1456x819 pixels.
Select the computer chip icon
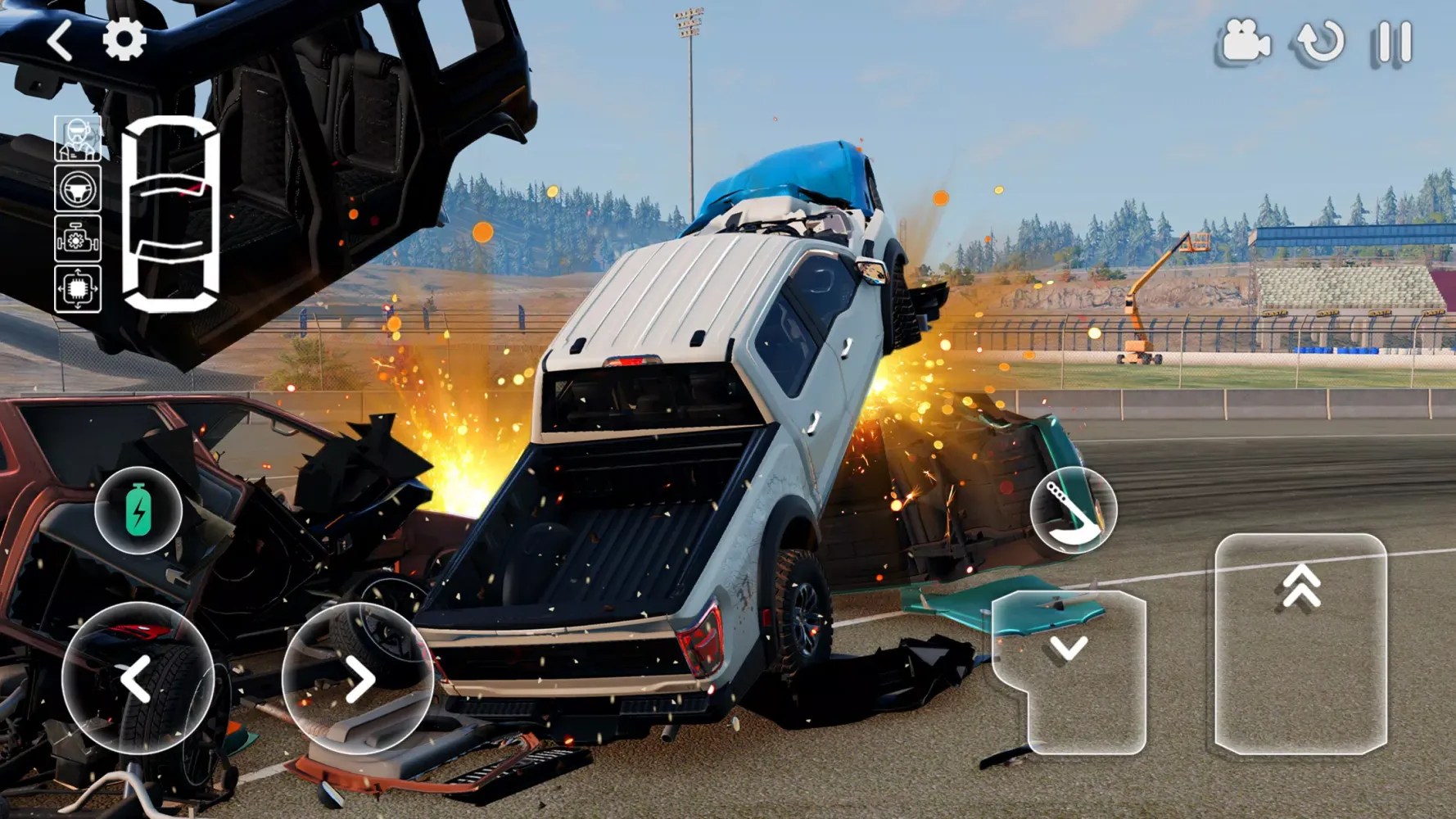coord(78,288)
